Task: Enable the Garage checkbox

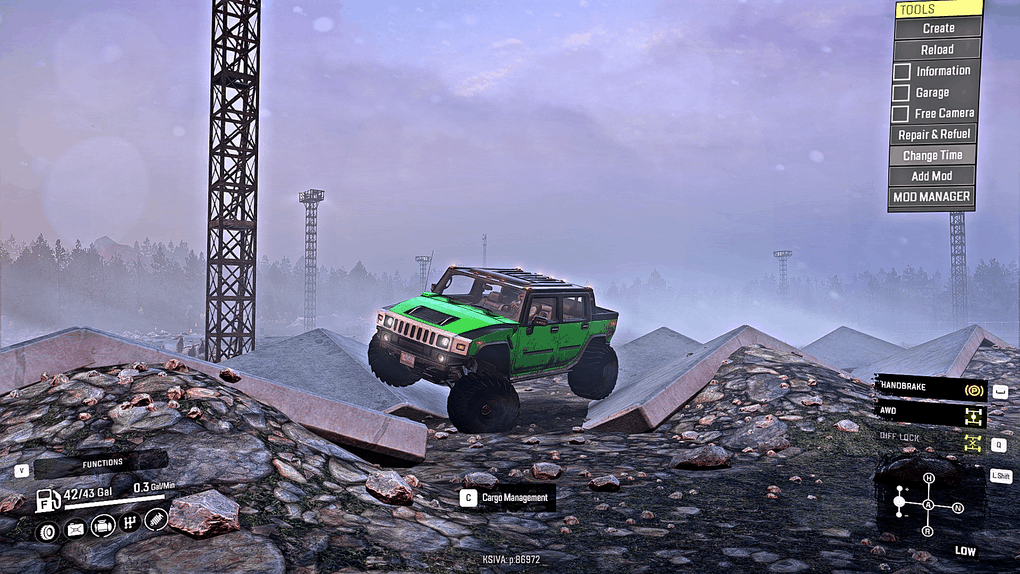Action: tap(901, 93)
